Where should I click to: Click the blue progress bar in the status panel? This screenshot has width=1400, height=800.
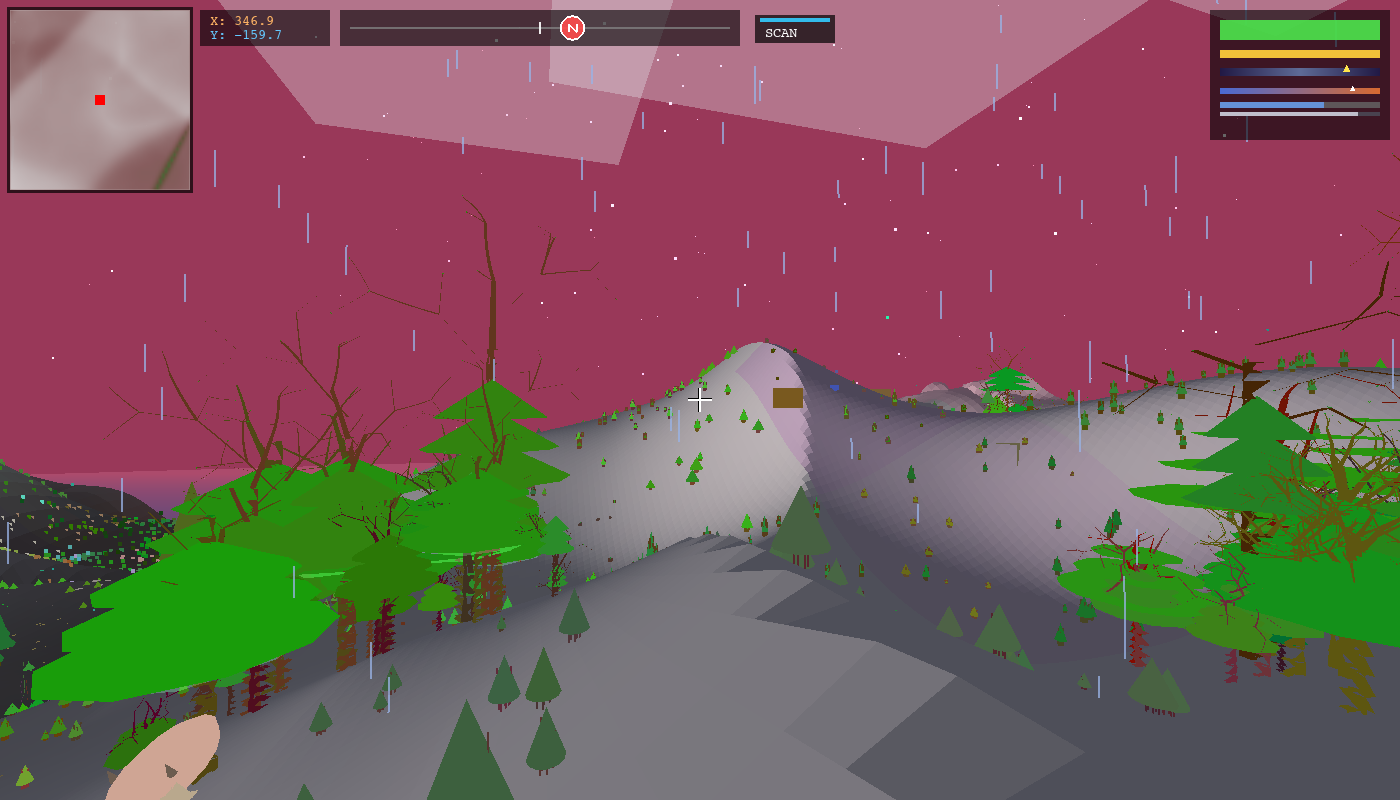pos(1270,105)
